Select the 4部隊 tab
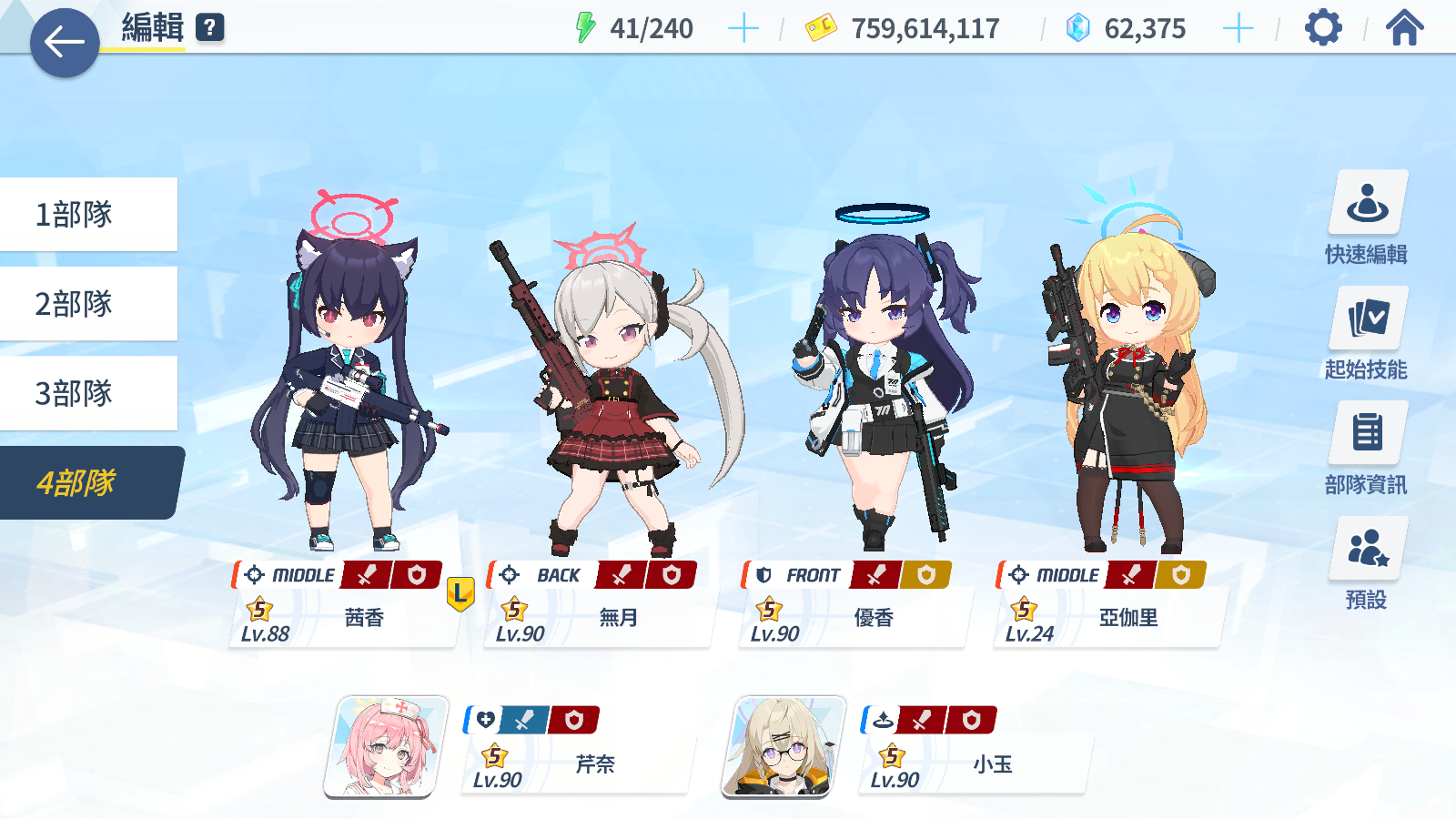1456x819 pixels. [88, 482]
